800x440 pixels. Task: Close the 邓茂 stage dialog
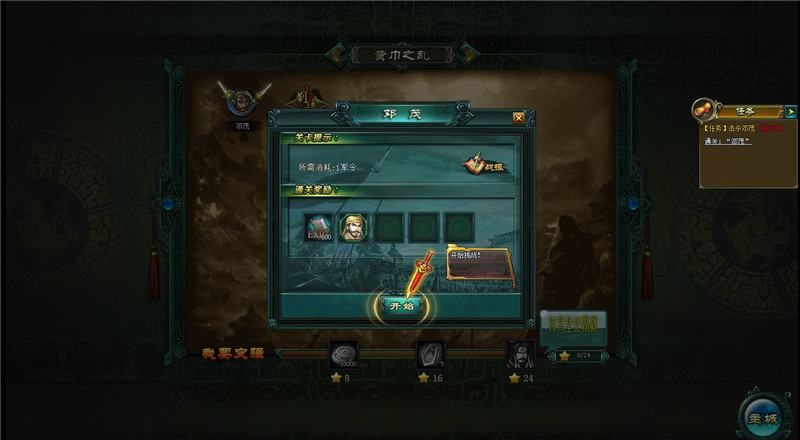(518, 117)
